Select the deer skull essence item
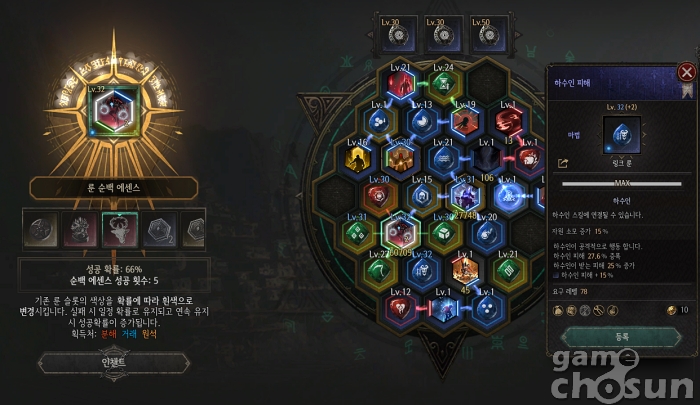Image resolution: width=700 pixels, height=405 pixels. pyautogui.click(x=119, y=229)
